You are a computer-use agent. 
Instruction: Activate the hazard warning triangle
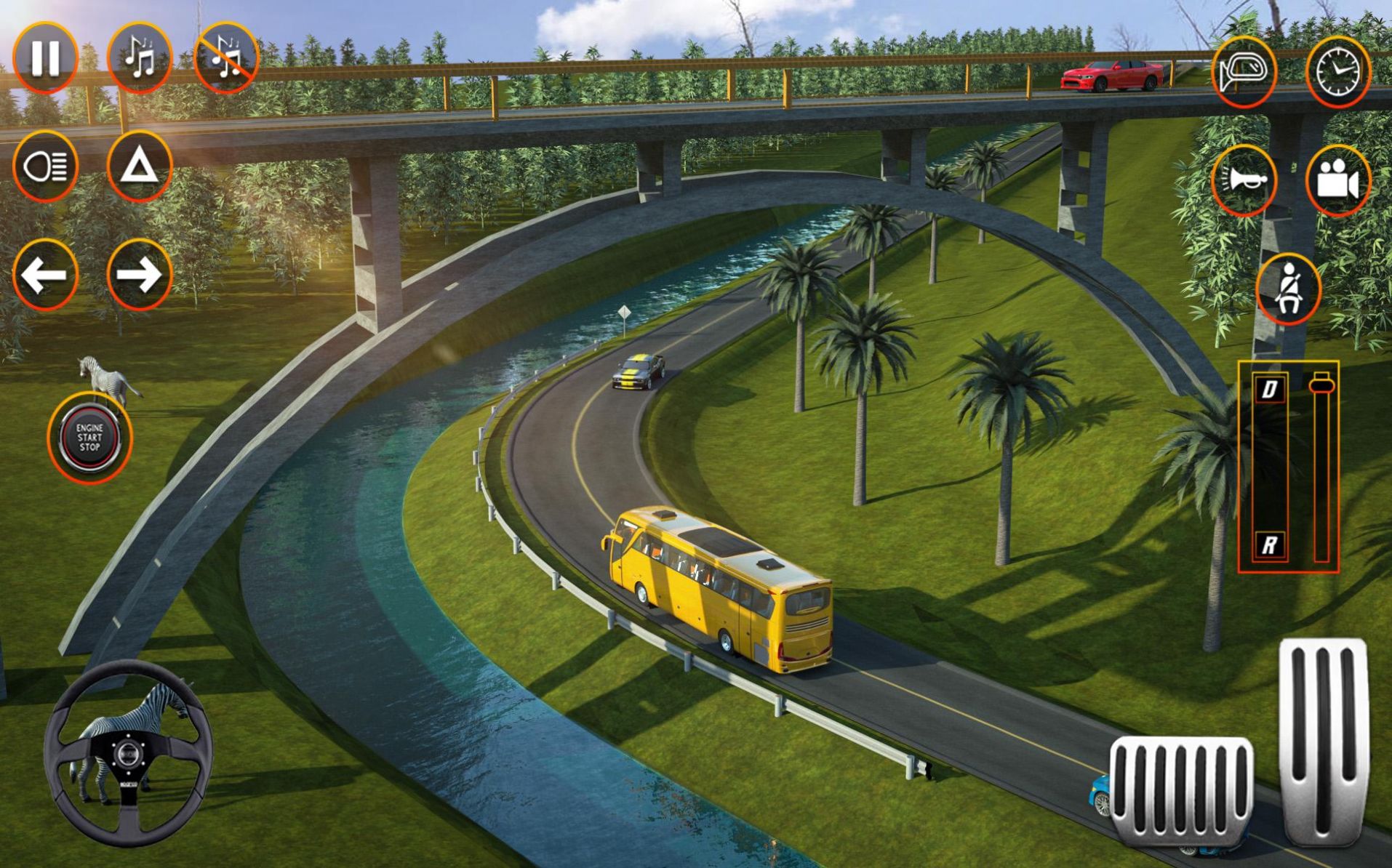coord(139,166)
